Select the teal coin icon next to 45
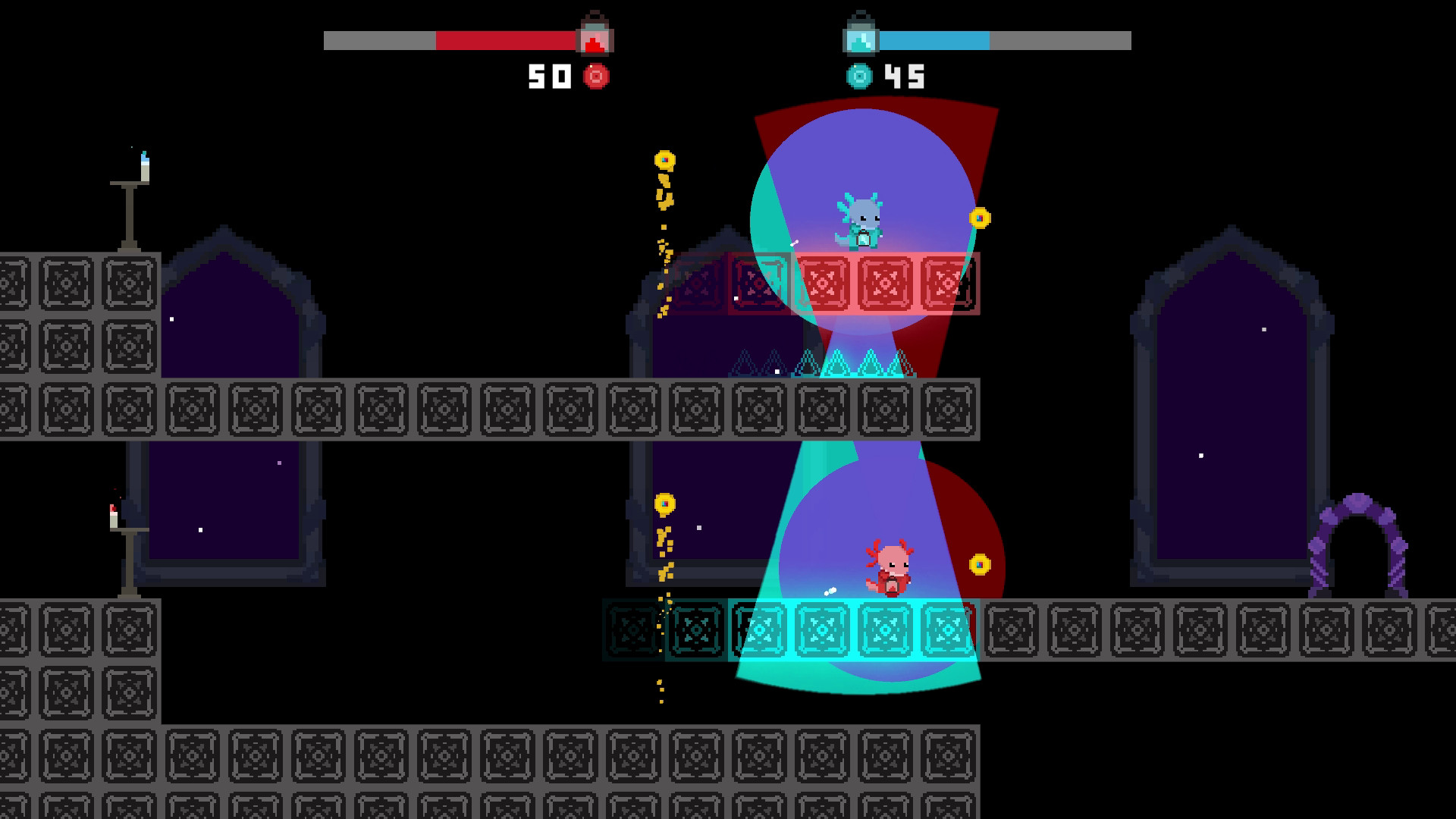This screenshot has height=819, width=1456. click(861, 75)
